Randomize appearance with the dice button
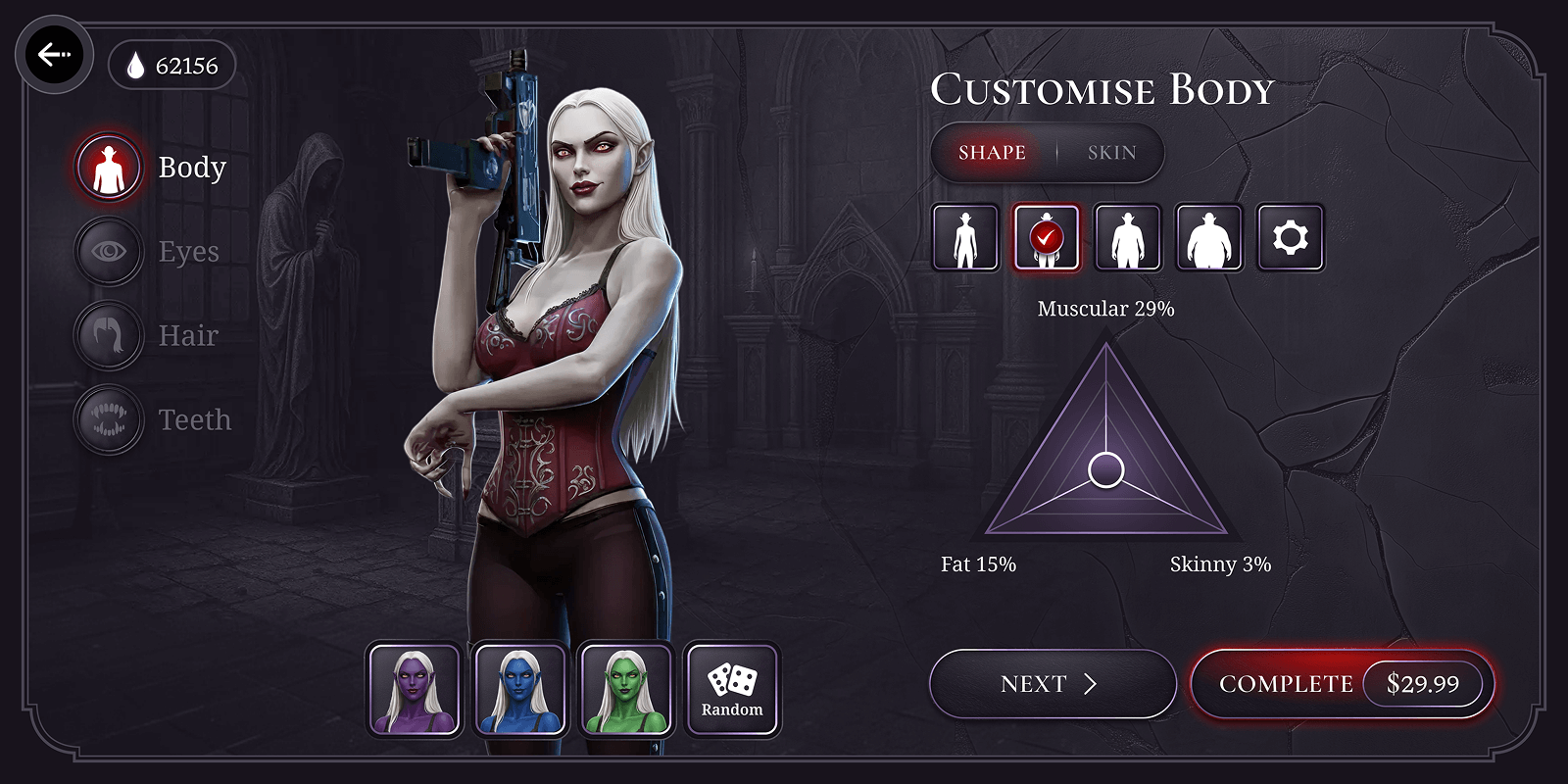 click(732, 689)
